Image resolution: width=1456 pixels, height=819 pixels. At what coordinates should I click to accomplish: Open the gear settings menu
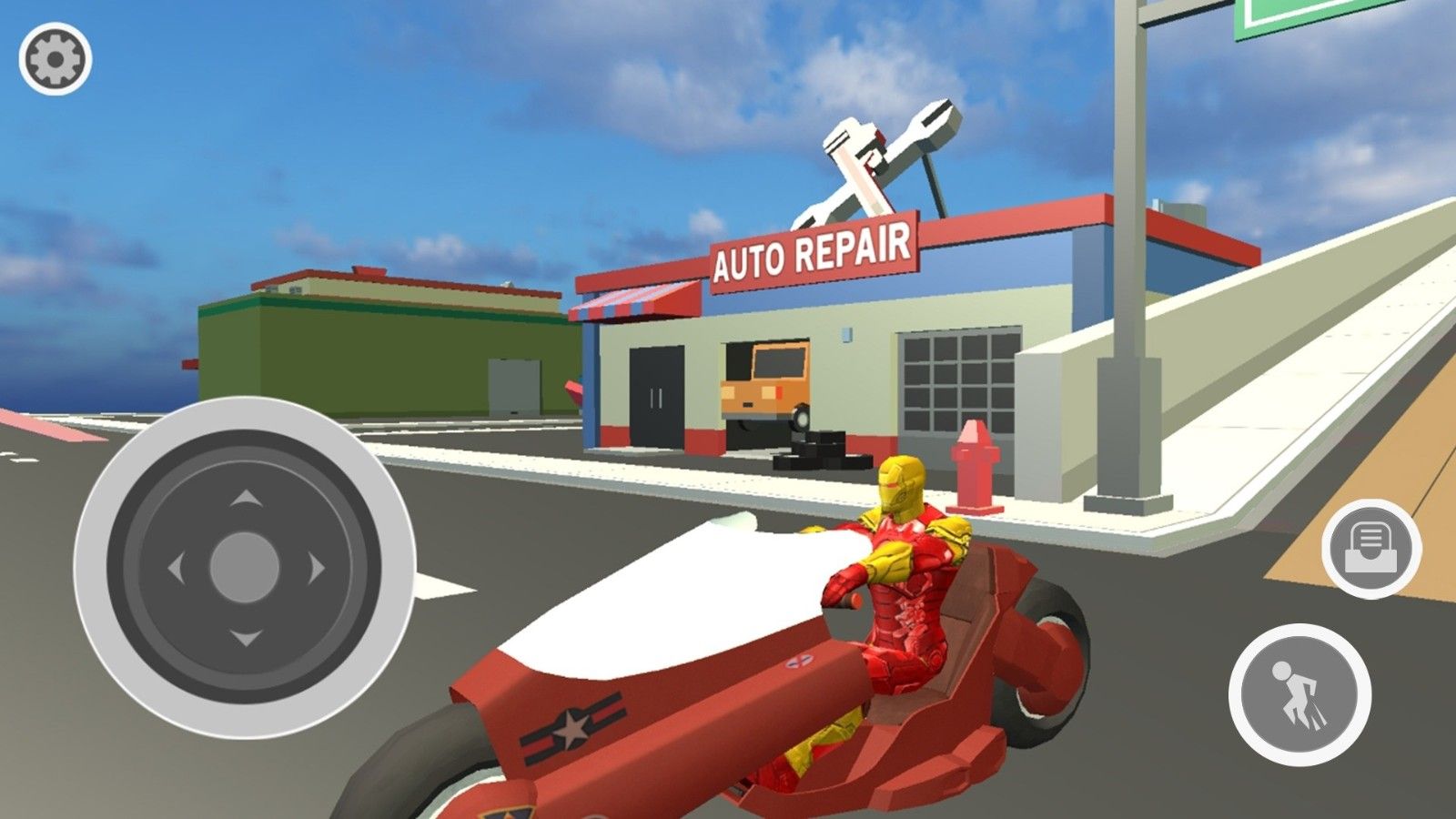[55, 59]
